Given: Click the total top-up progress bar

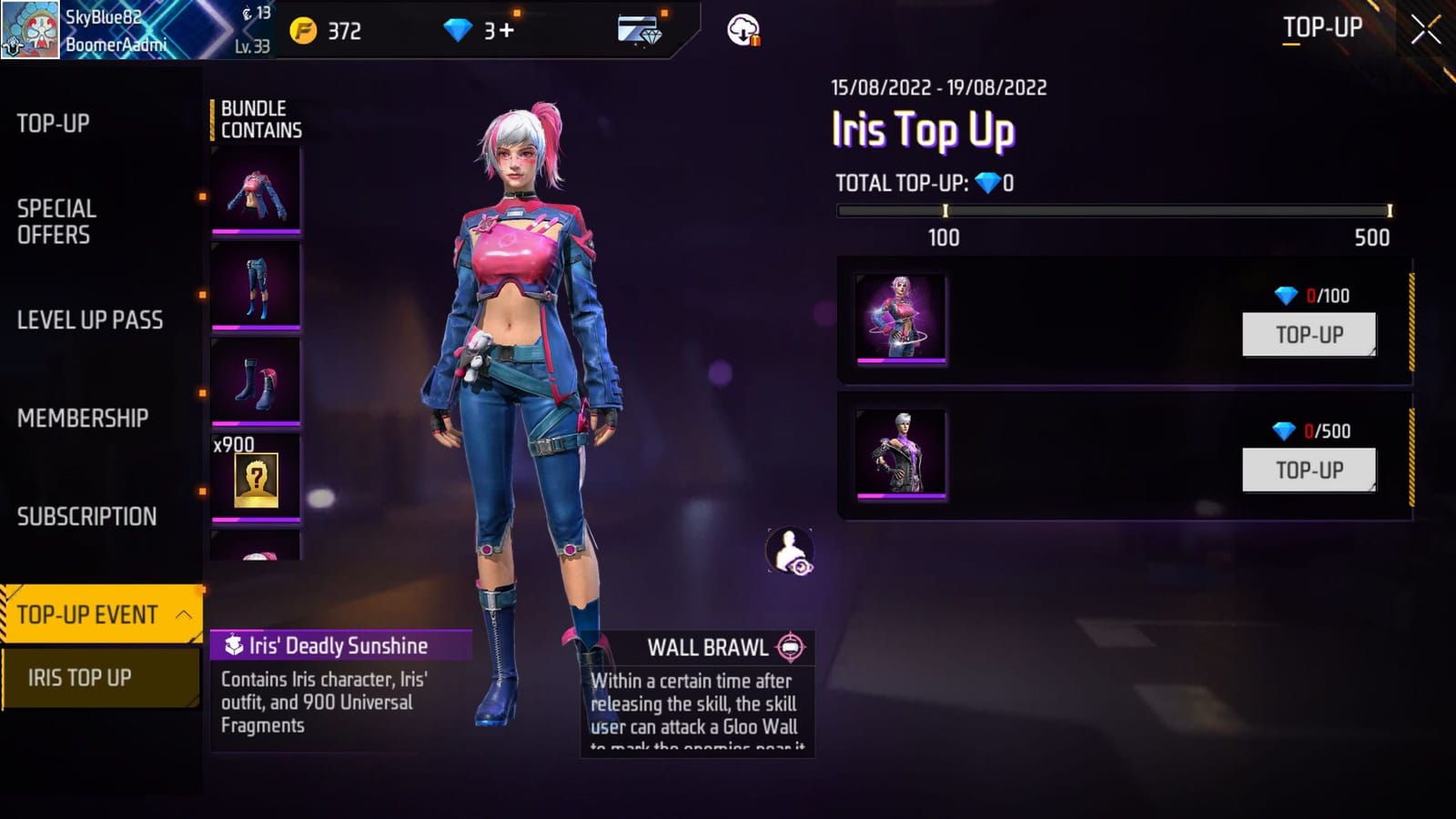Looking at the screenshot, I should (1115, 209).
